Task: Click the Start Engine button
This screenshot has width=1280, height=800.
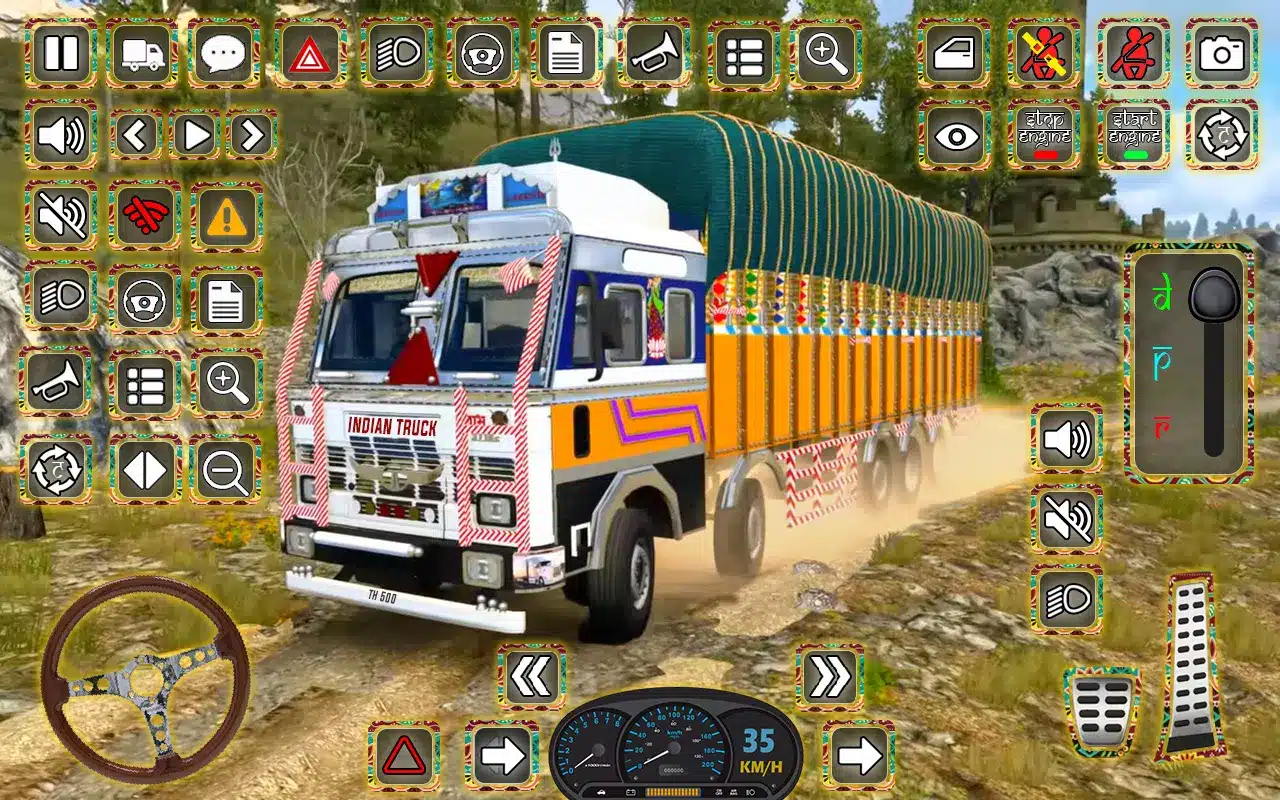Action: tap(1134, 134)
